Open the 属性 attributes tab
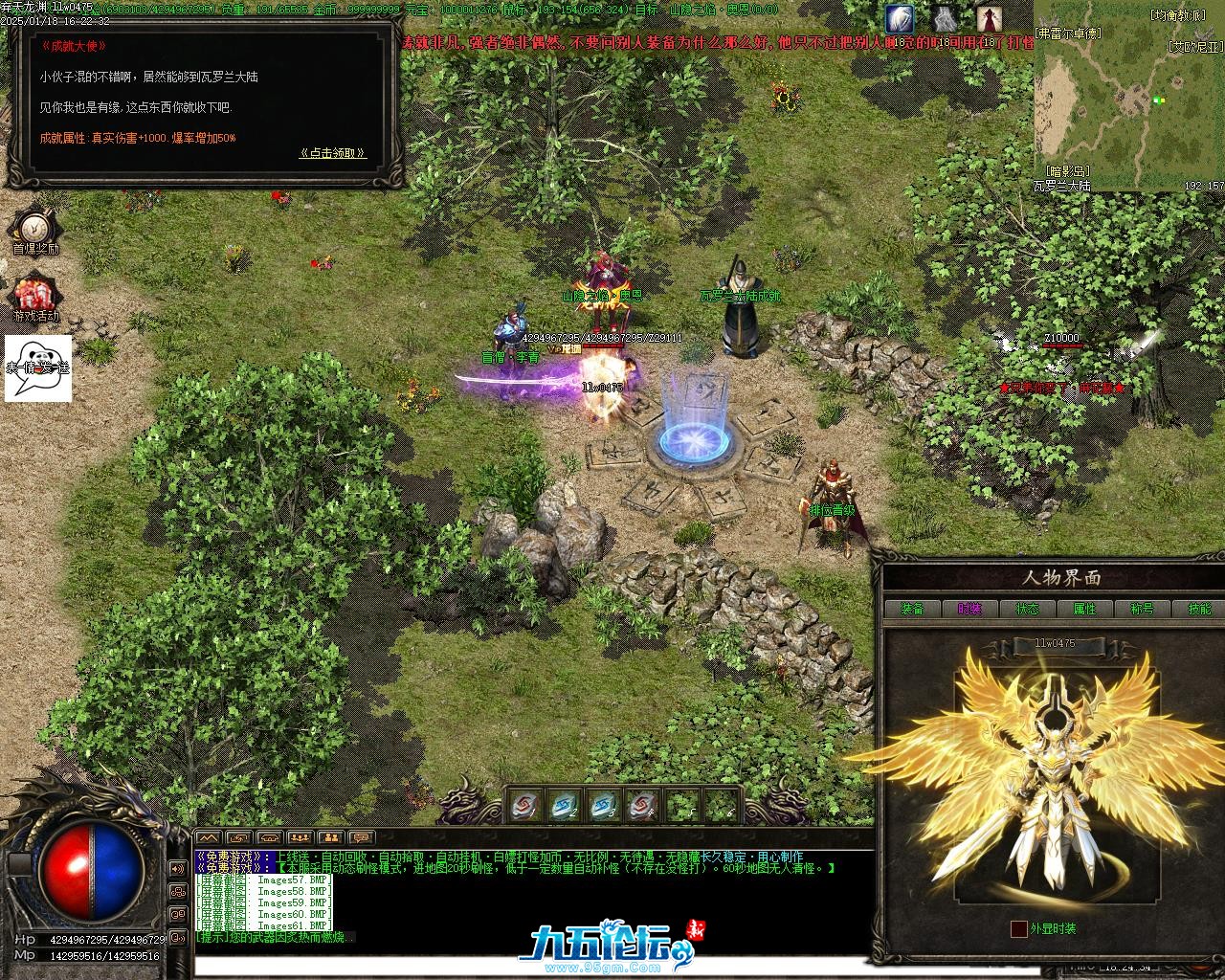Image resolution: width=1225 pixels, height=980 pixels. click(1084, 609)
